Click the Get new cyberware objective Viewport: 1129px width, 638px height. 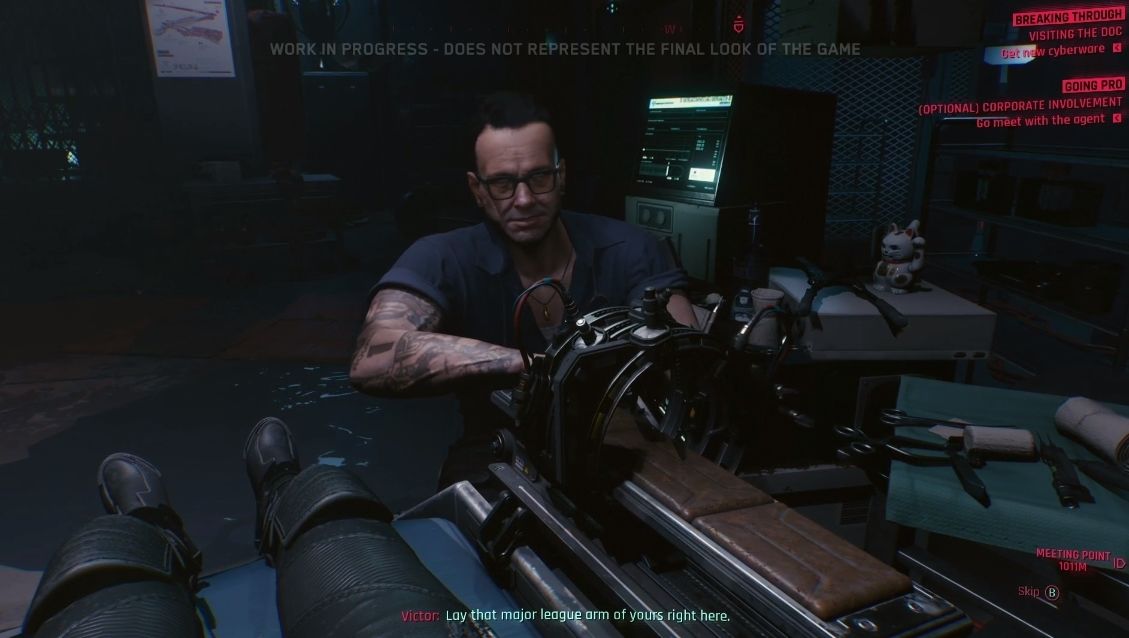[1052, 50]
